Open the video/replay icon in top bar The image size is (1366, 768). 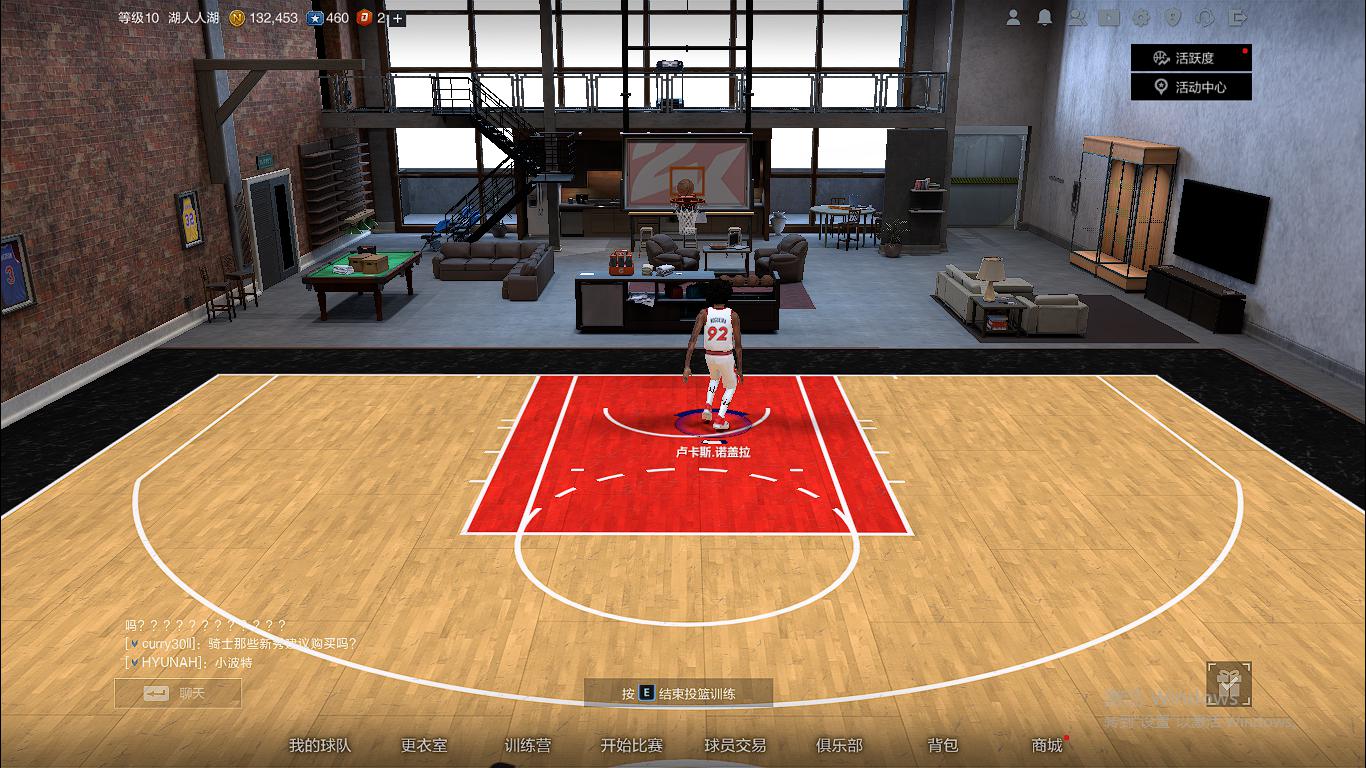pos(1108,17)
